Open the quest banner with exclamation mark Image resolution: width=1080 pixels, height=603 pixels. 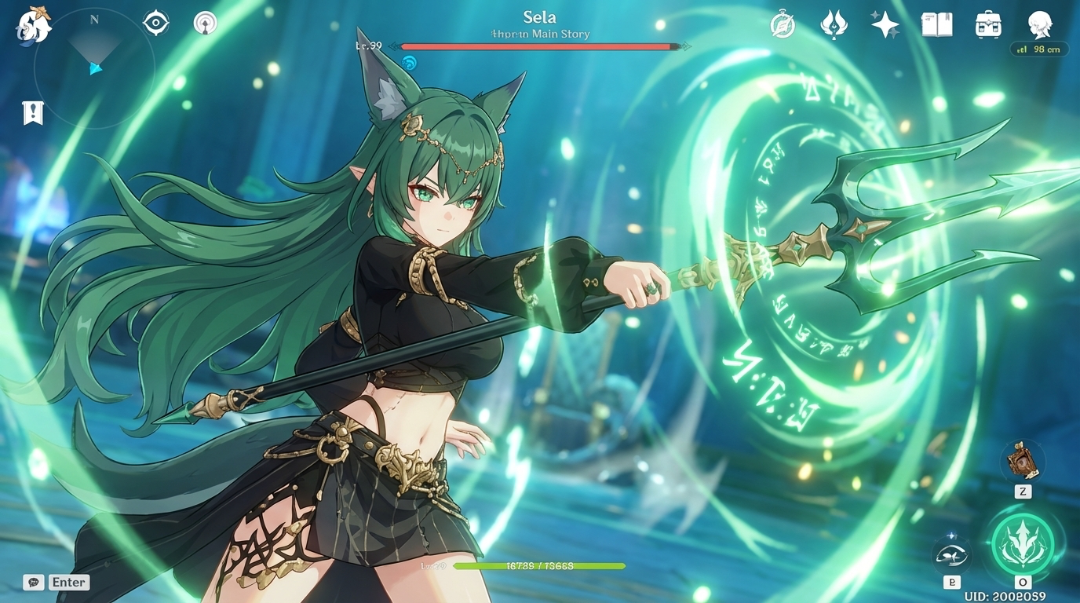33,113
